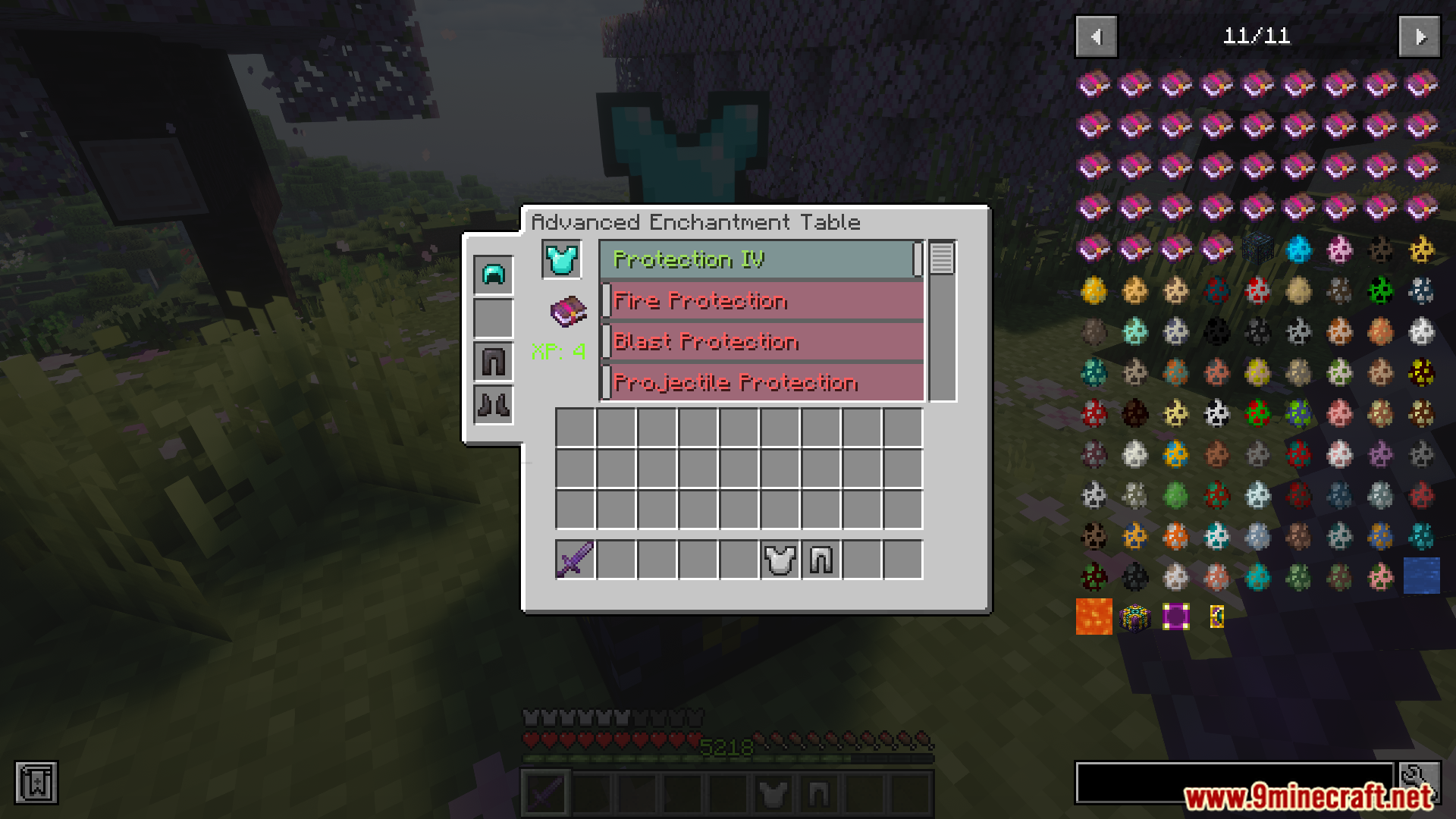Select the boots armor slot icon
Image resolution: width=1456 pixels, height=819 pixels.
491,403
